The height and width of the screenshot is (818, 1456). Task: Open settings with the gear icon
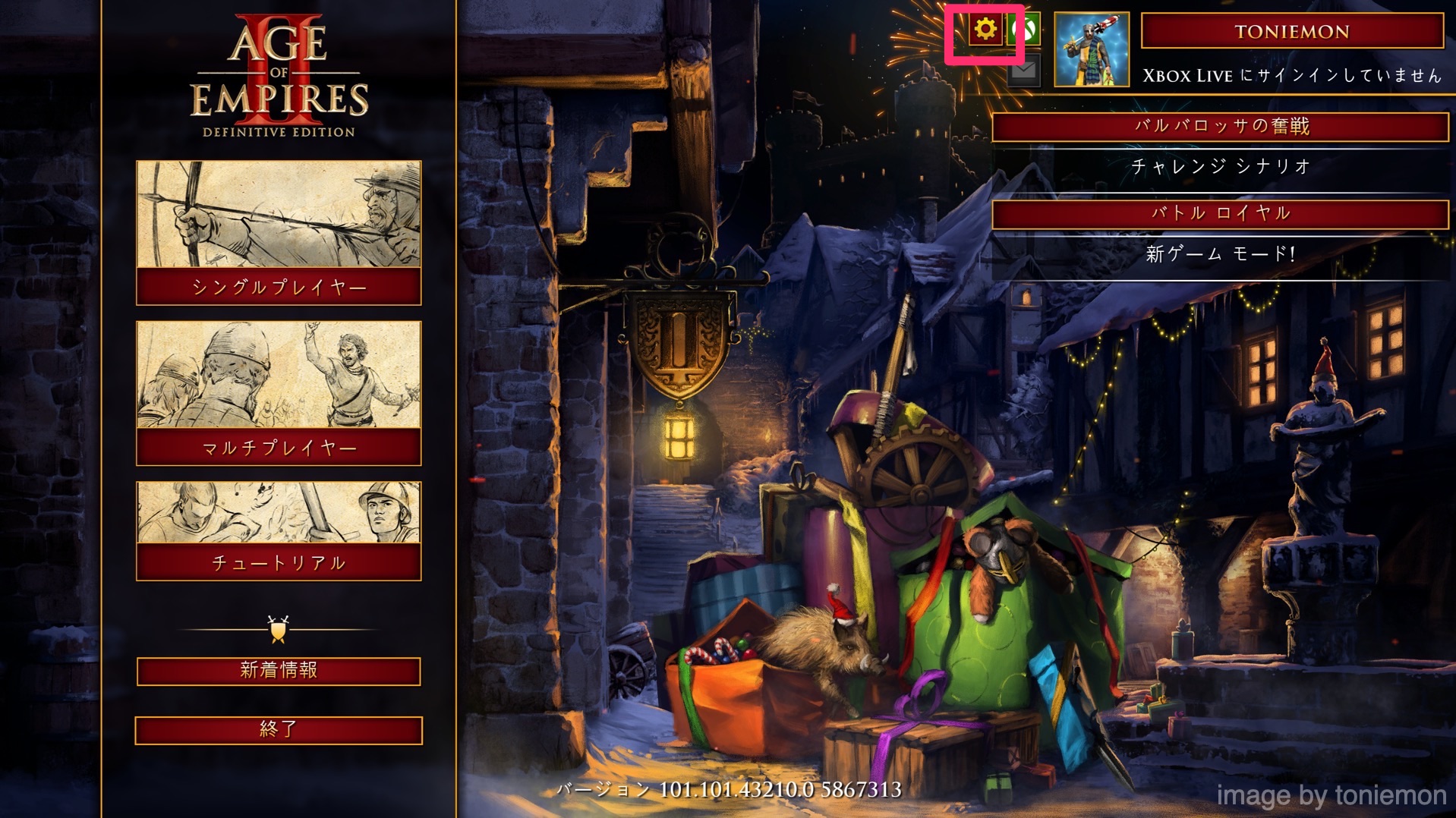[x=985, y=30]
